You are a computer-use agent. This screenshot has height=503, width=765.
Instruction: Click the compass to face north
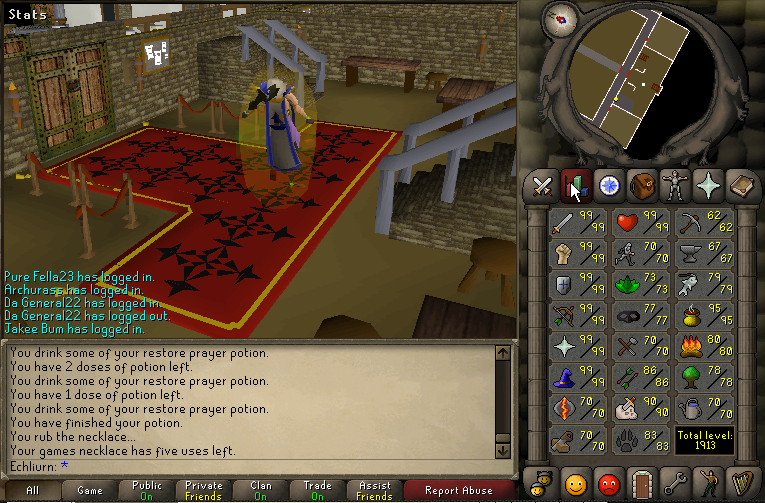coord(559,17)
